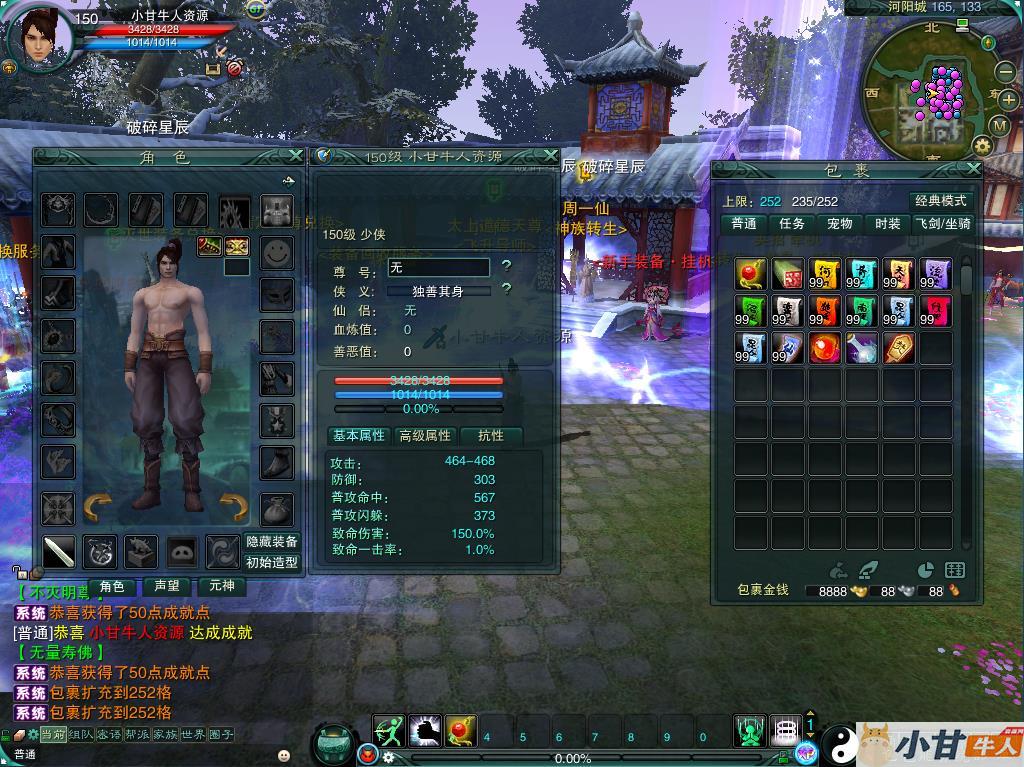The width and height of the screenshot is (1024, 767).
Task: Select the 世界 world chat channel tab
Action: tap(193, 734)
